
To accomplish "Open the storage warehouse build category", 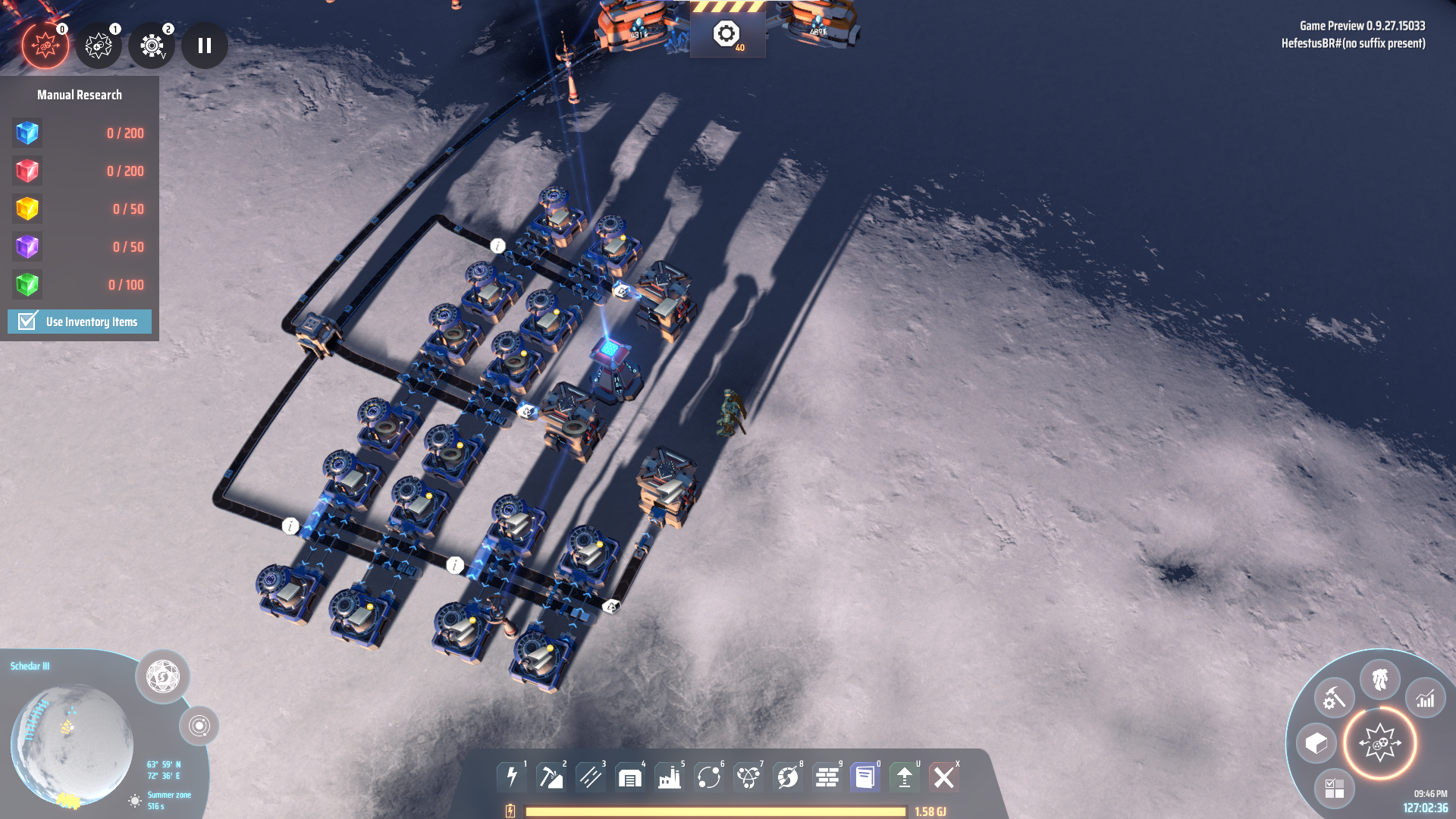I will click(630, 777).
